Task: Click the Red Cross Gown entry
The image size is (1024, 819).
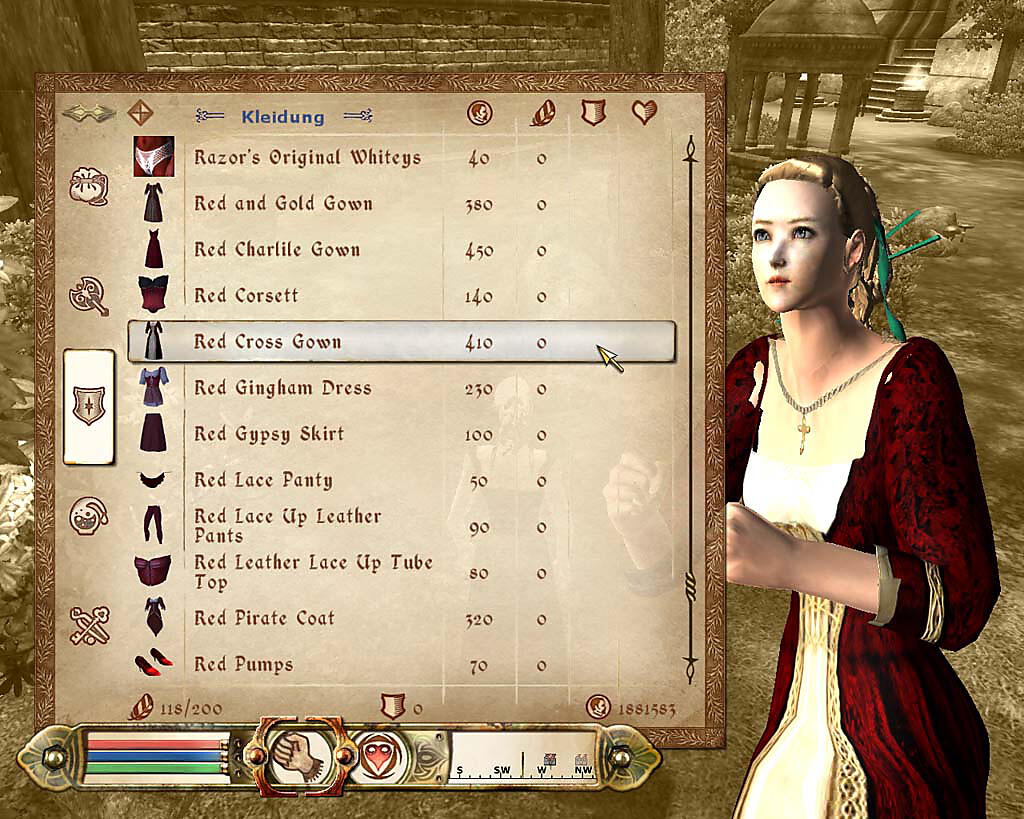Action: [267, 342]
